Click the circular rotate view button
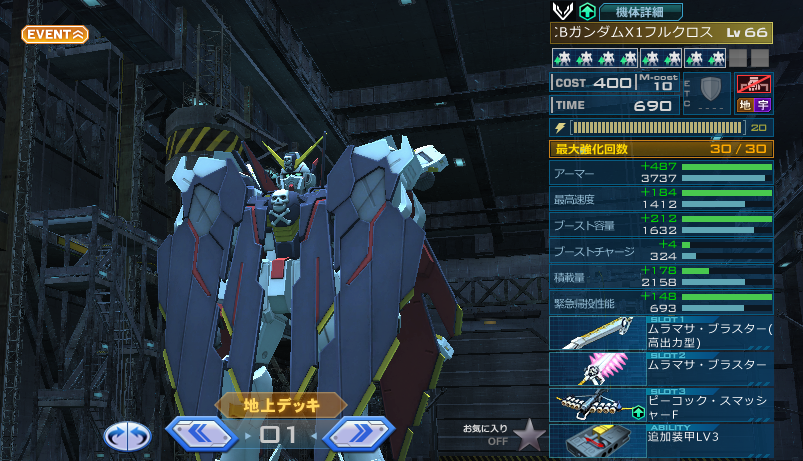The height and width of the screenshot is (461, 803). [127, 436]
